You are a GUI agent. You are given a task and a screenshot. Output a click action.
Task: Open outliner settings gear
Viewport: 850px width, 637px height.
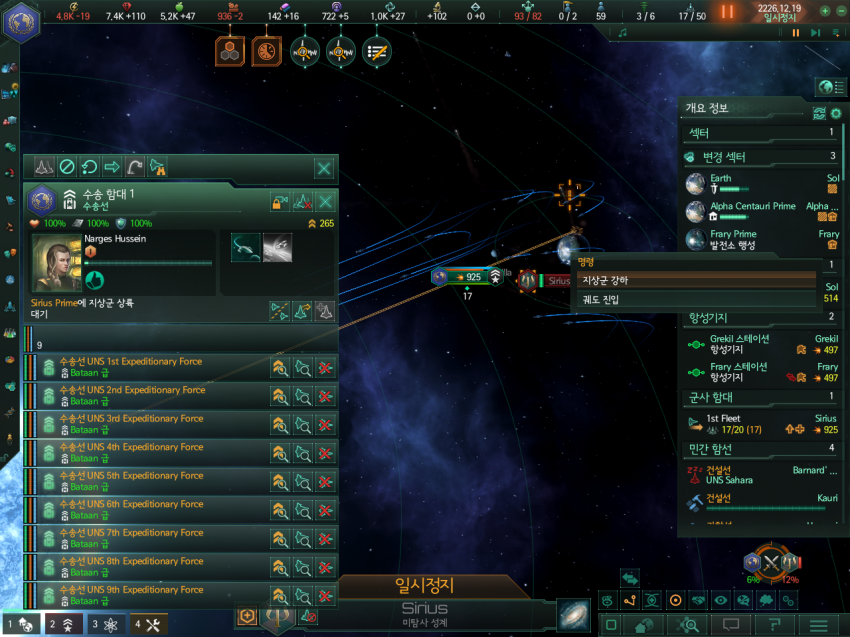coord(836,113)
